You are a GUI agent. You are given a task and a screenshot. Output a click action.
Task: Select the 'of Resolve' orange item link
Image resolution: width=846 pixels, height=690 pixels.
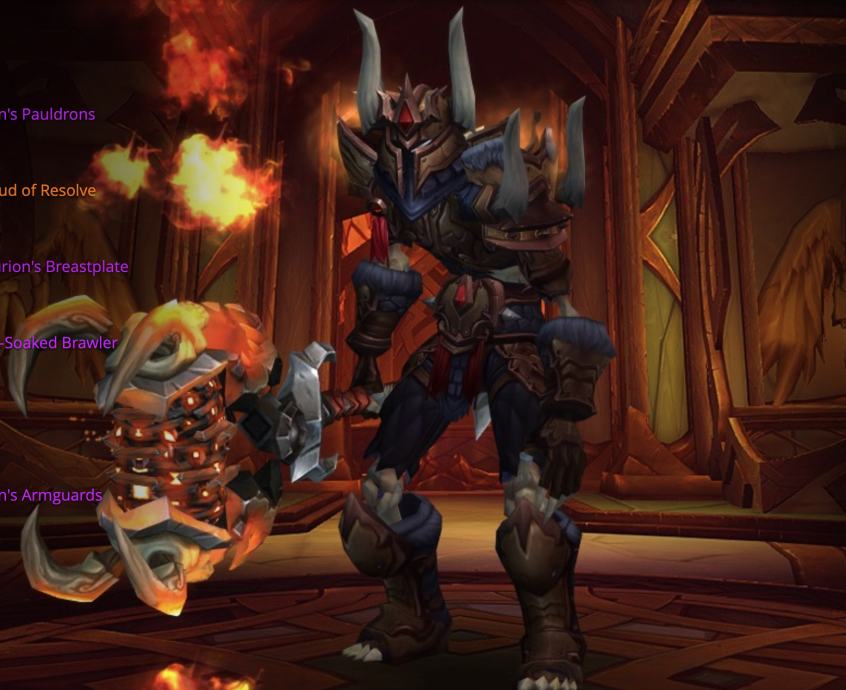(48, 191)
